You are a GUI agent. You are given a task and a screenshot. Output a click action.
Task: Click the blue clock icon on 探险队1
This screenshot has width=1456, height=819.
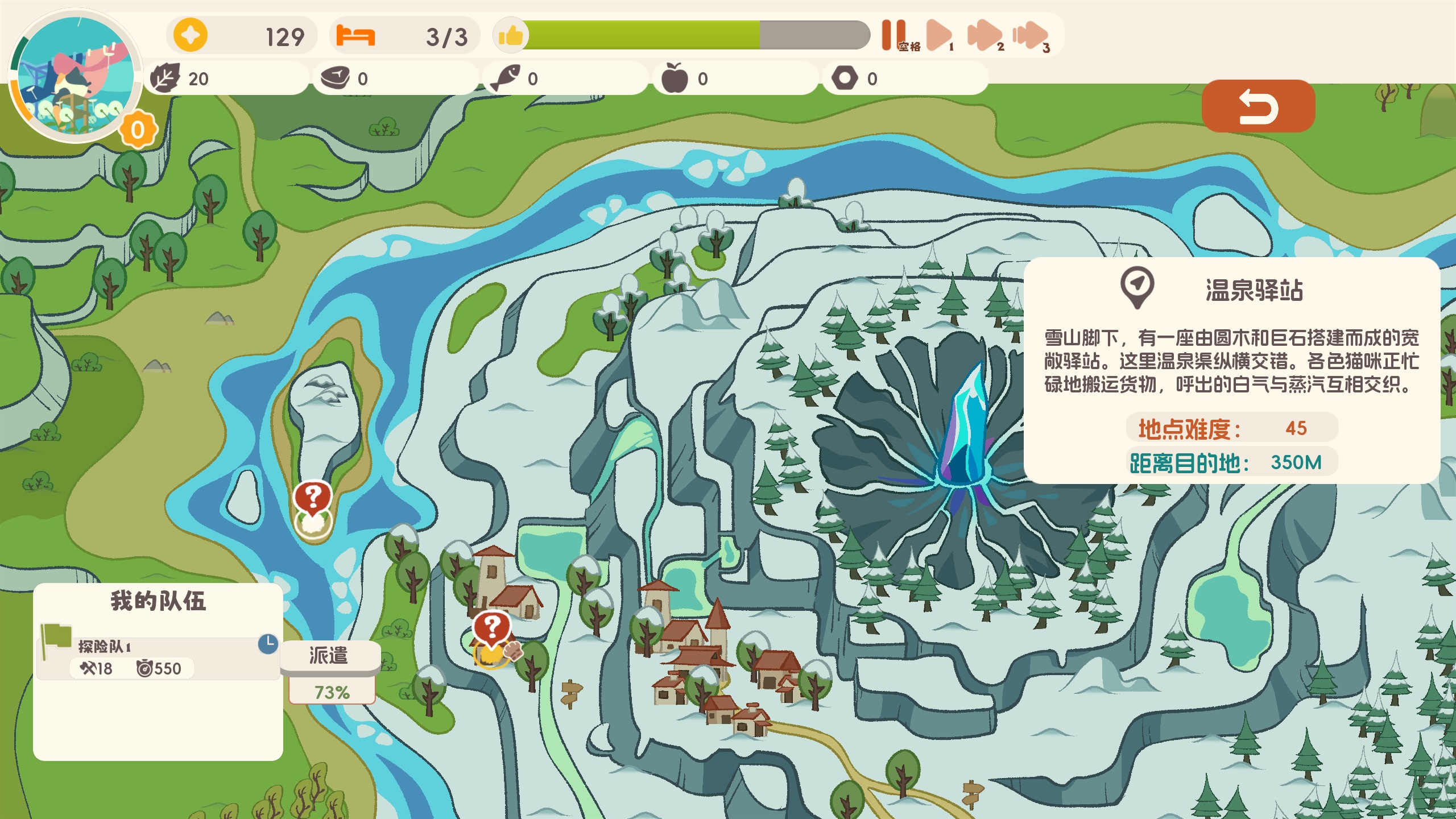[x=268, y=643]
